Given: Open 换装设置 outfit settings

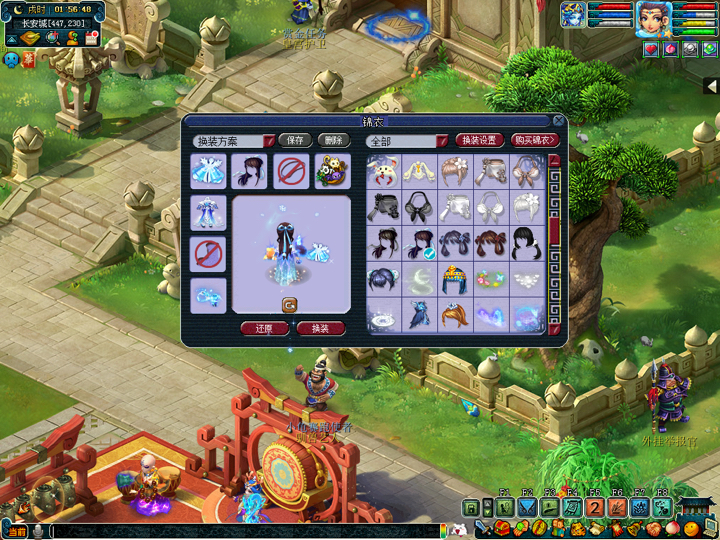Looking at the screenshot, I should tap(479, 141).
